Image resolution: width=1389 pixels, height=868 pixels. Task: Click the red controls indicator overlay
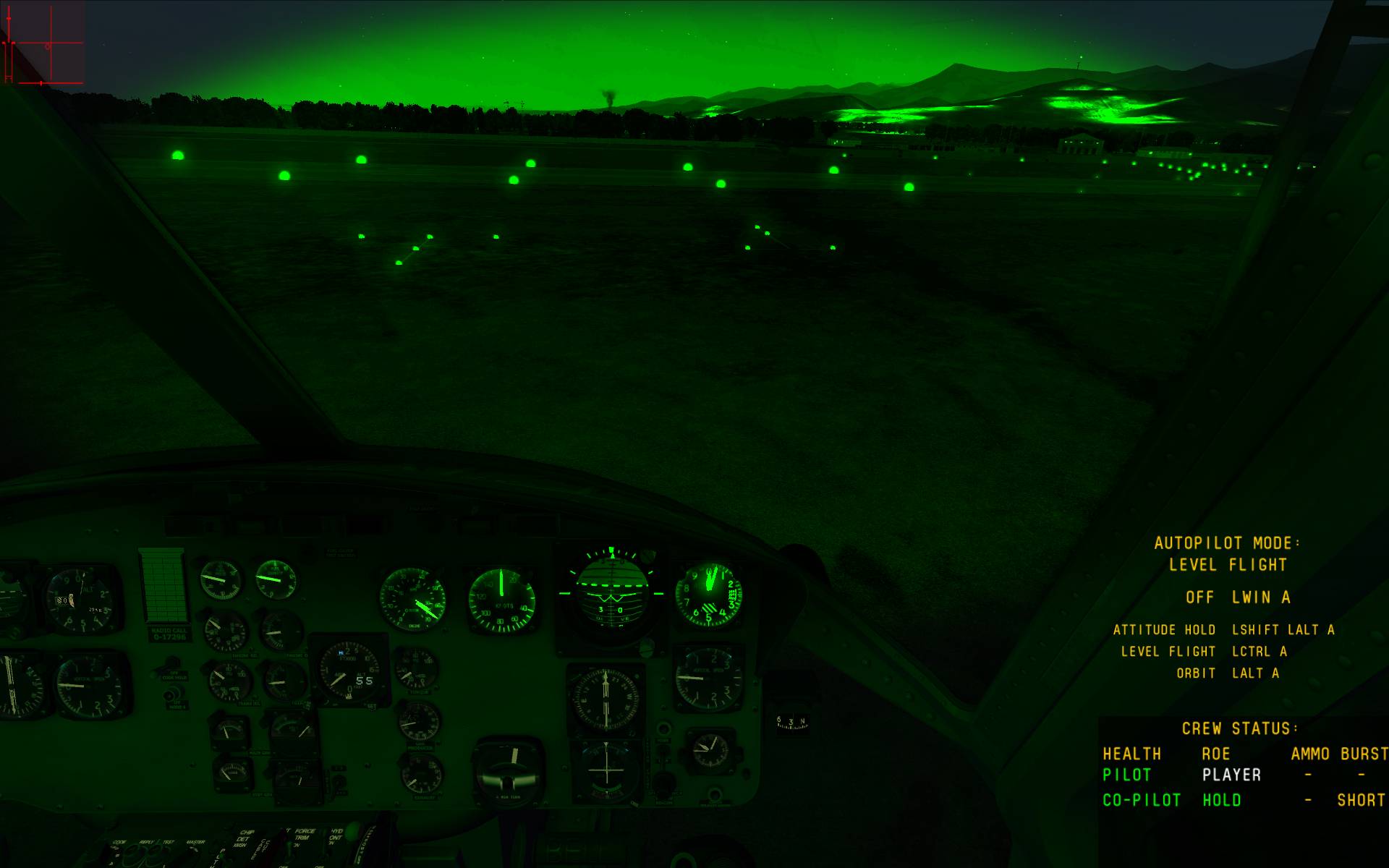43,43
